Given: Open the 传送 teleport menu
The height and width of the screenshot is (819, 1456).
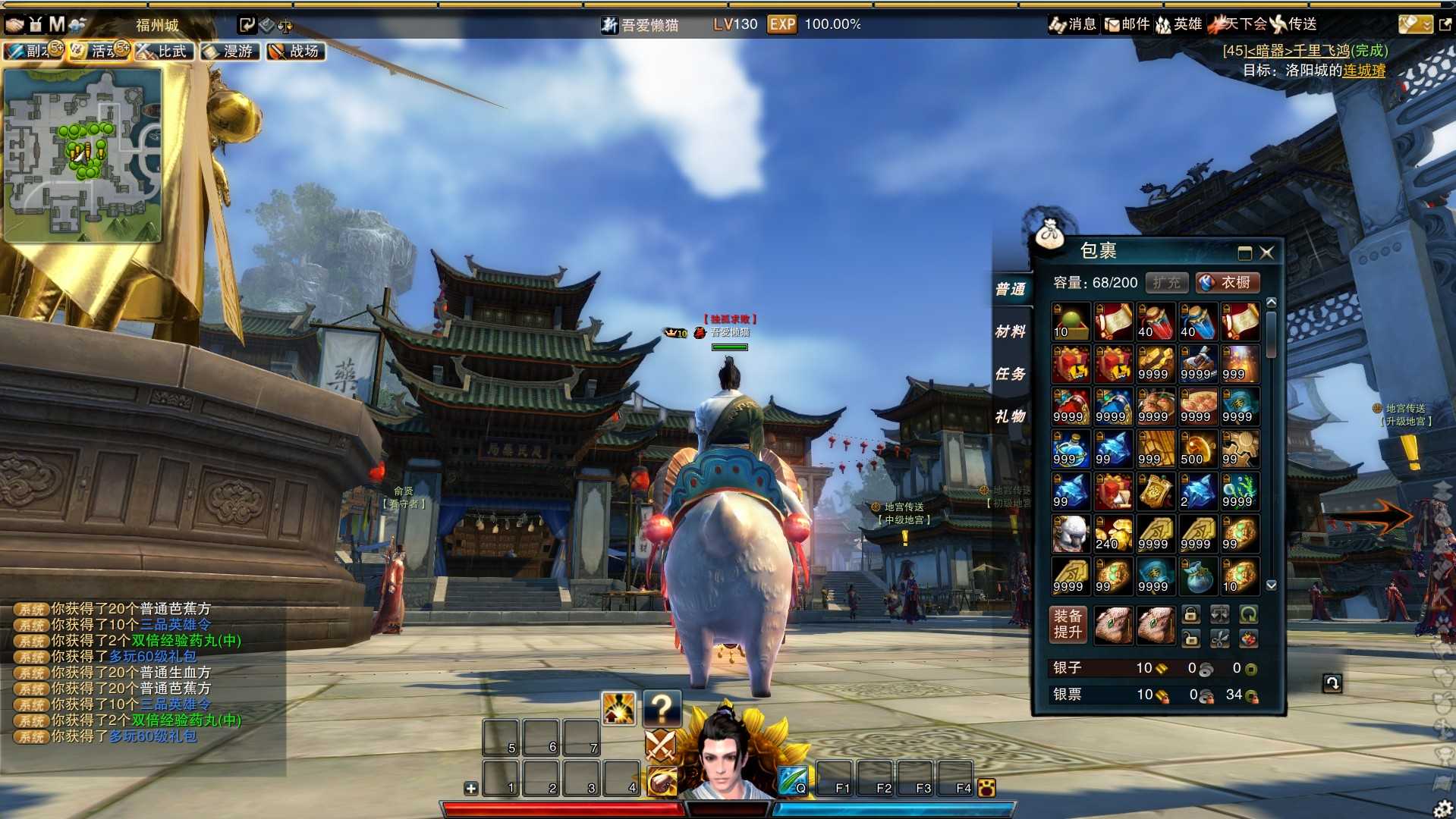Looking at the screenshot, I should (x=1294, y=24).
